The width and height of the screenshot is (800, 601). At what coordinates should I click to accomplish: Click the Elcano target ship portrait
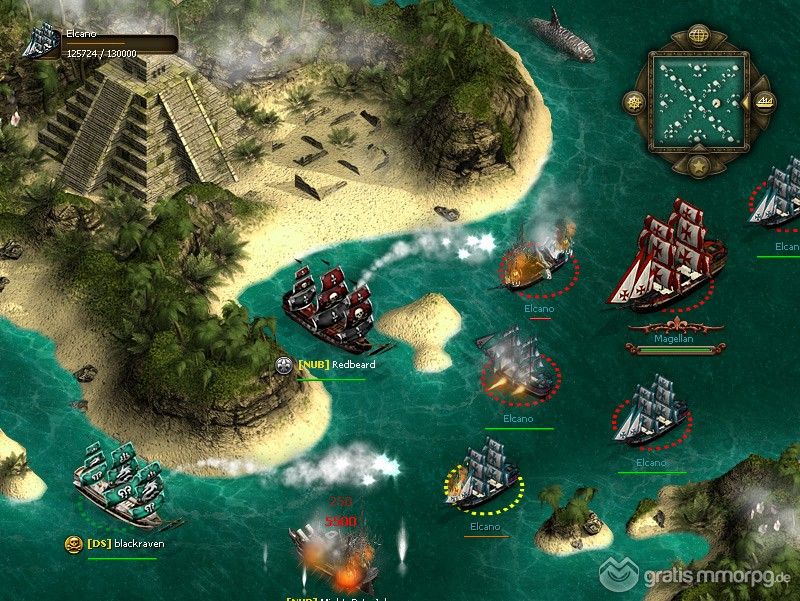42,41
